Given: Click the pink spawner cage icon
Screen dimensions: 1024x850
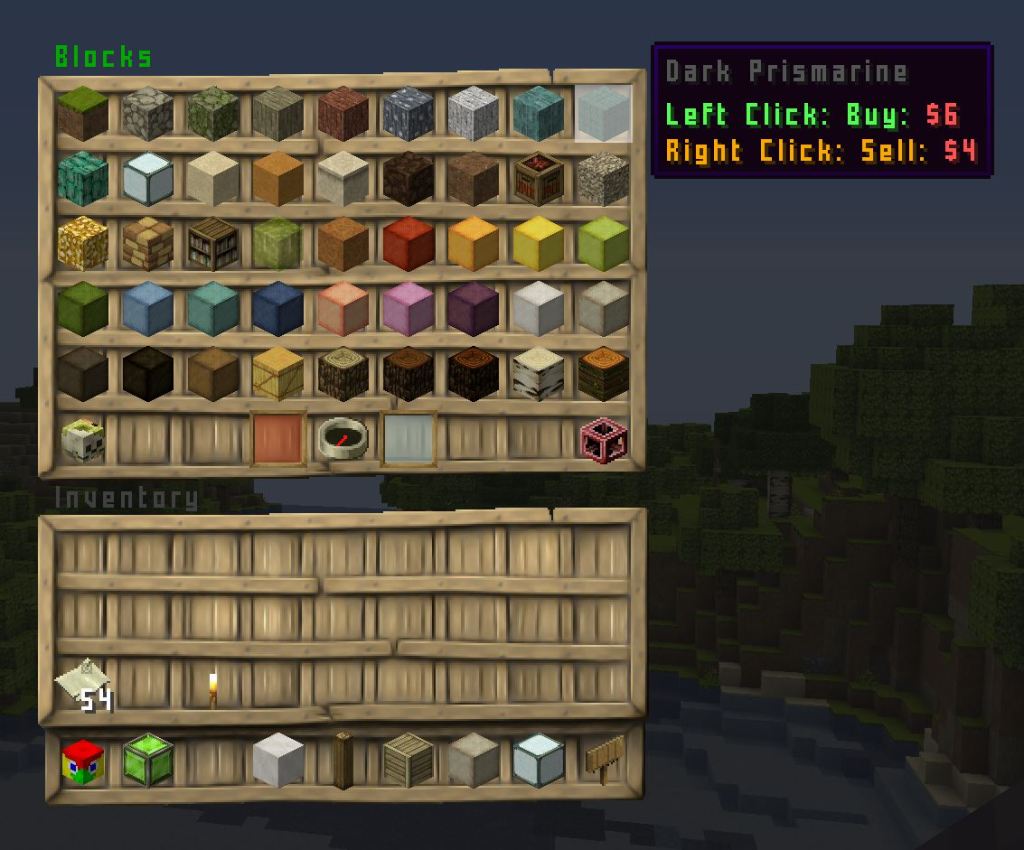Looking at the screenshot, I should (603, 439).
